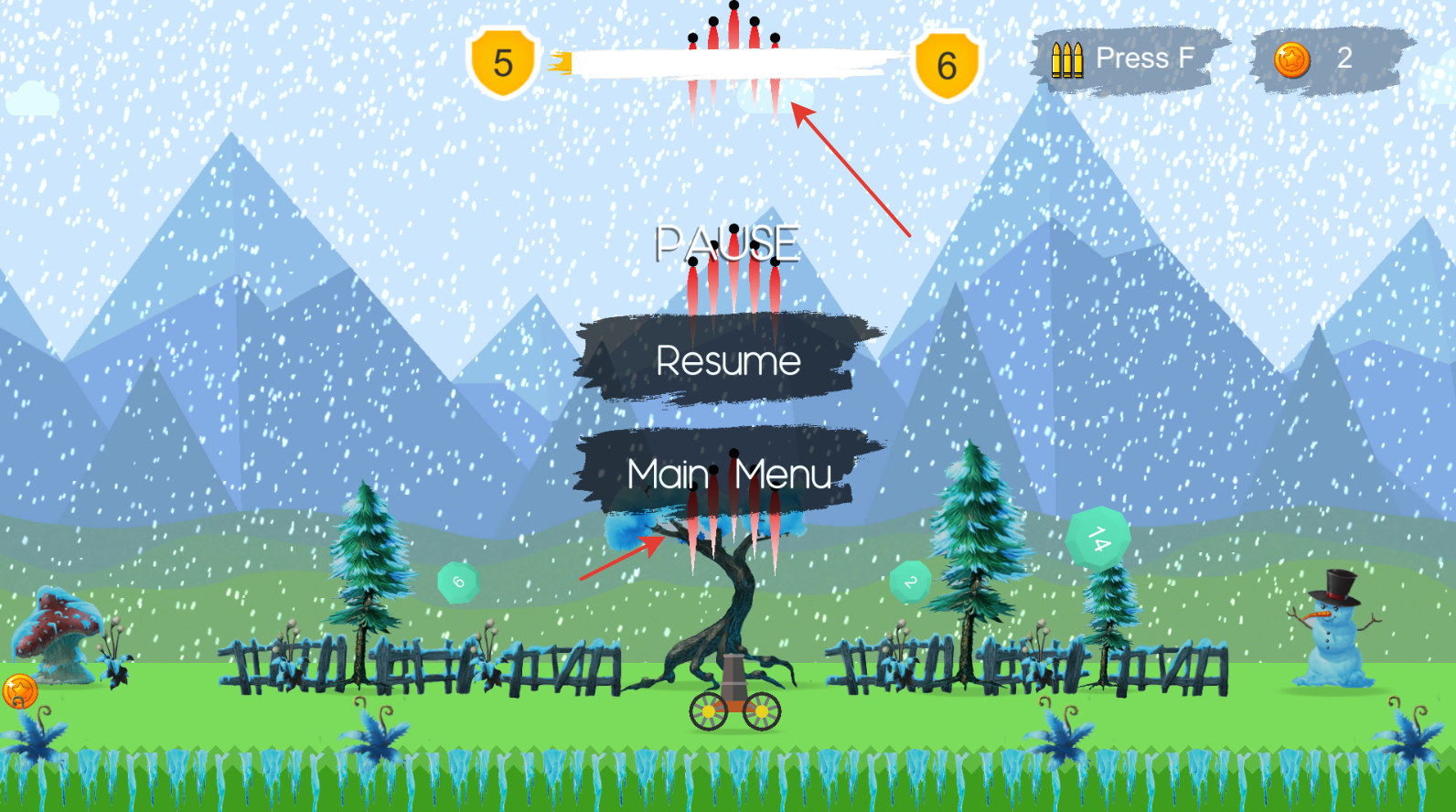
Task: Click the yellow shield badge showing 6
Action: [946, 62]
